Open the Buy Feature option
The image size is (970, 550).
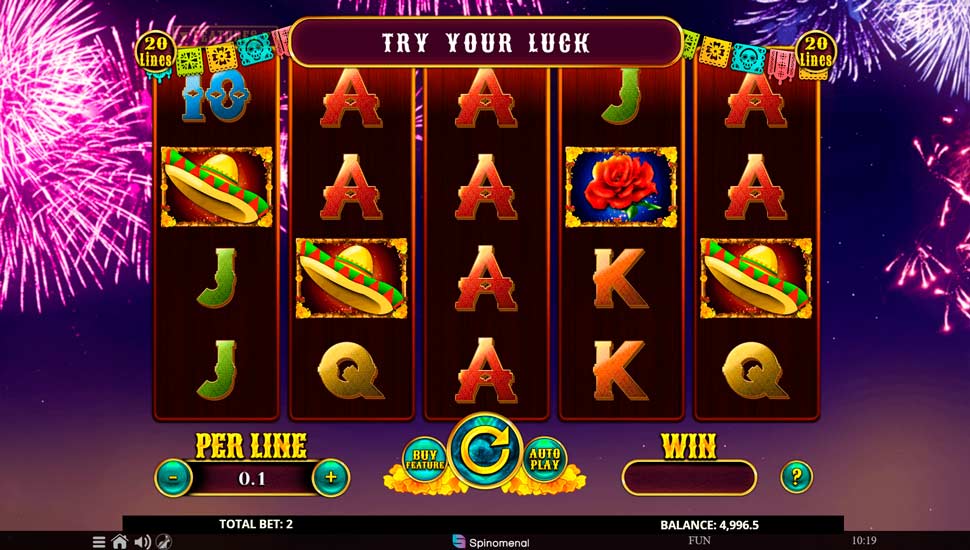pos(424,459)
